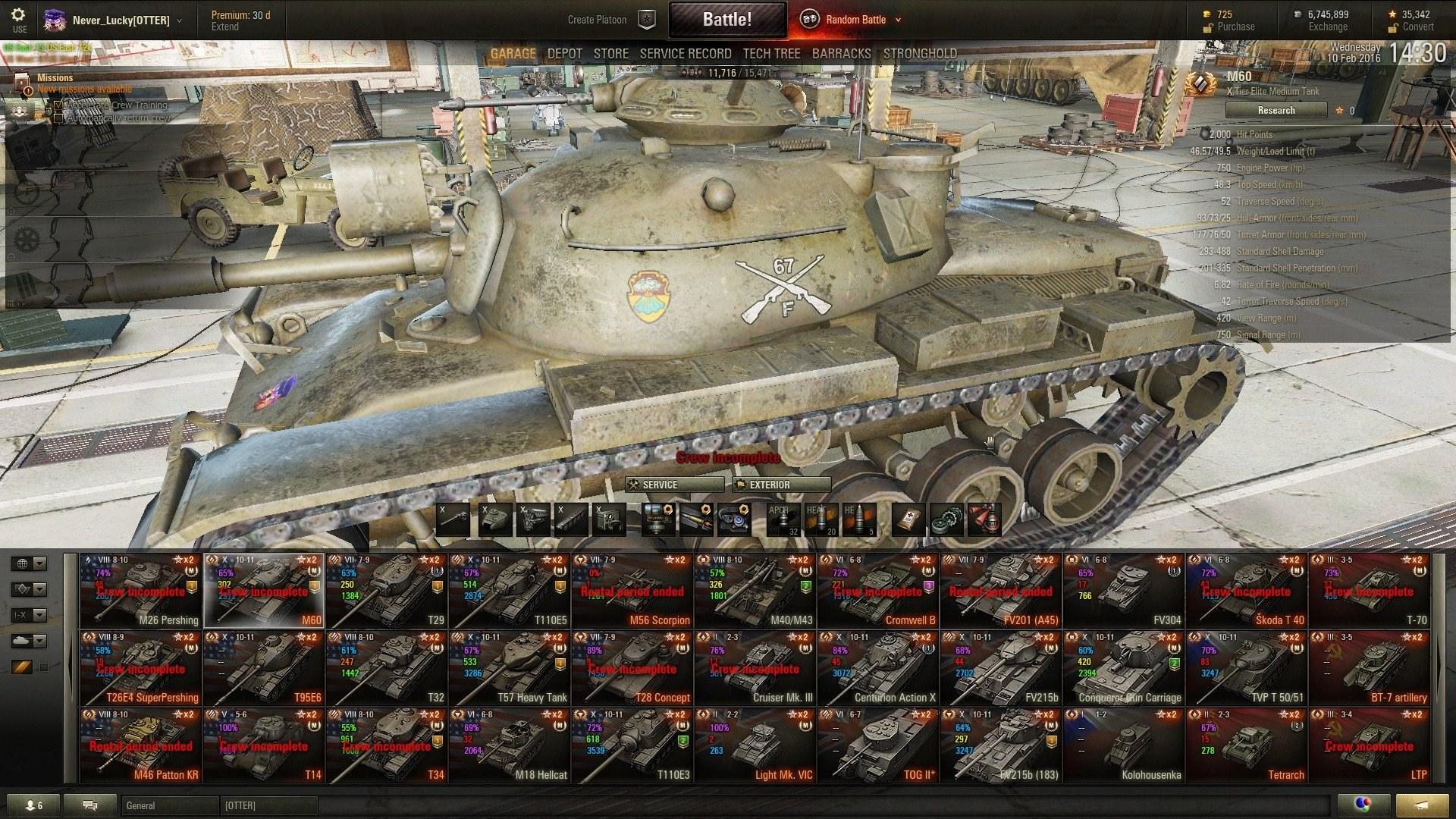Viewport: 1456px width, 819px height.
Task: Open the M60 Research button
Action: click(1276, 111)
